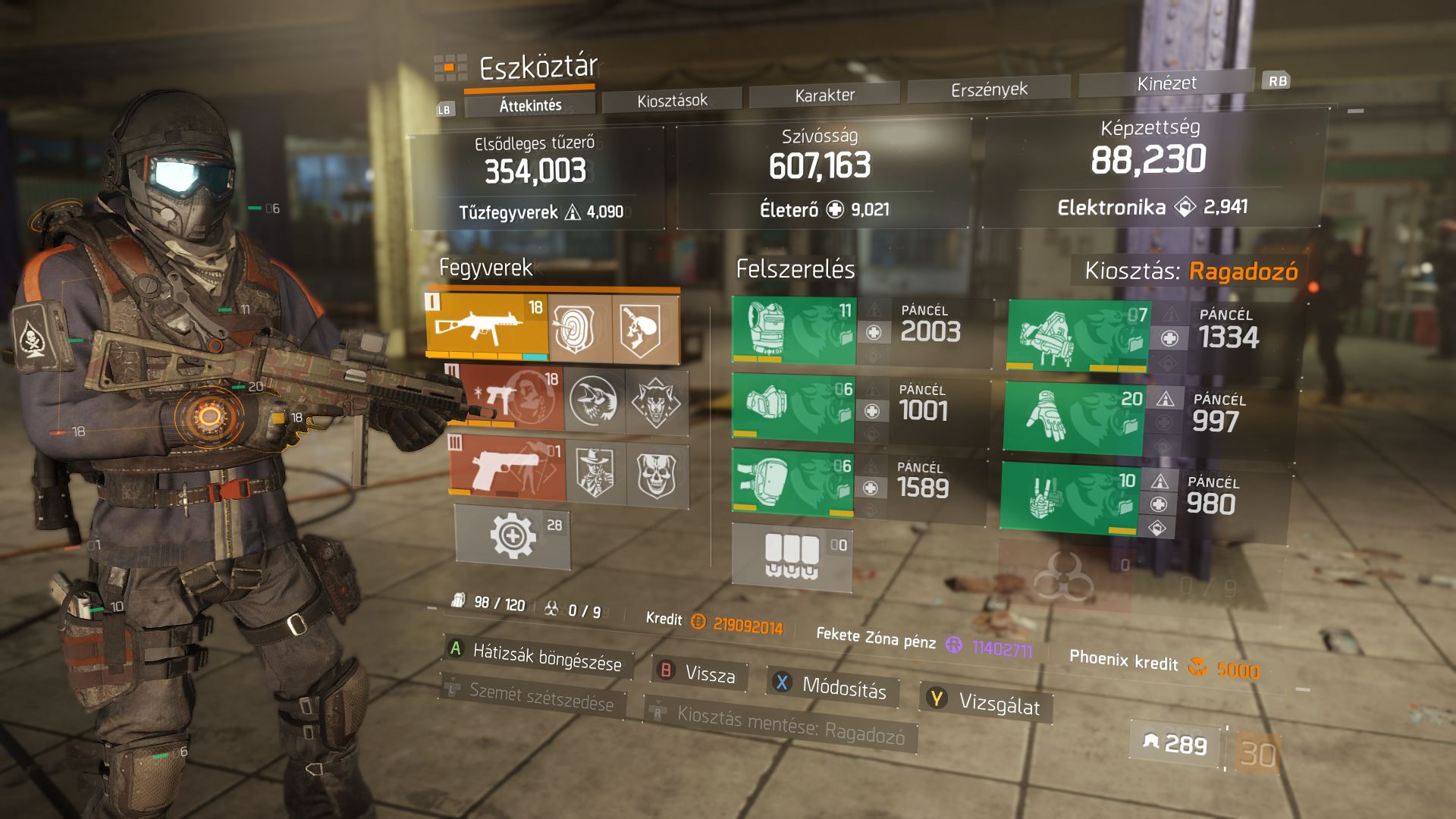Open the Kiosztások tab
Image resolution: width=1456 pixels, height=819 pixels.
coord(672,100)
